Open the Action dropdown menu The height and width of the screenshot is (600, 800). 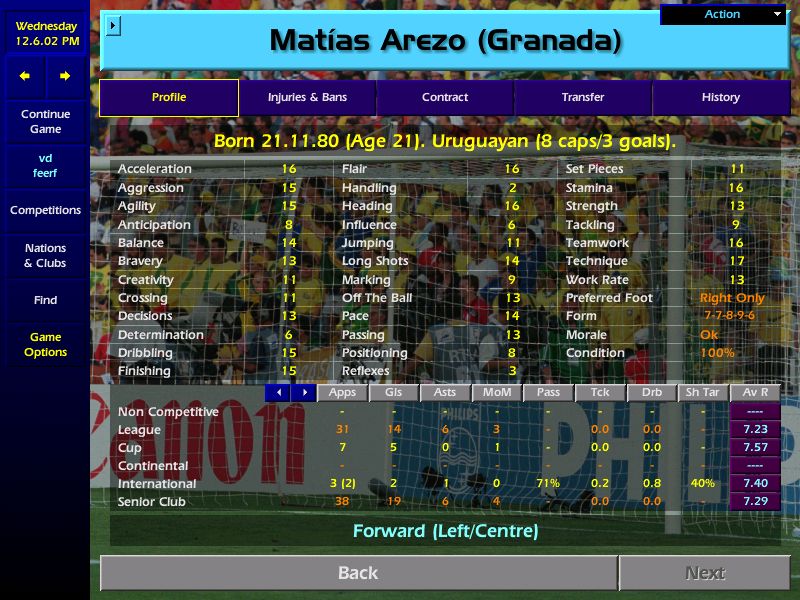point(723,14)
